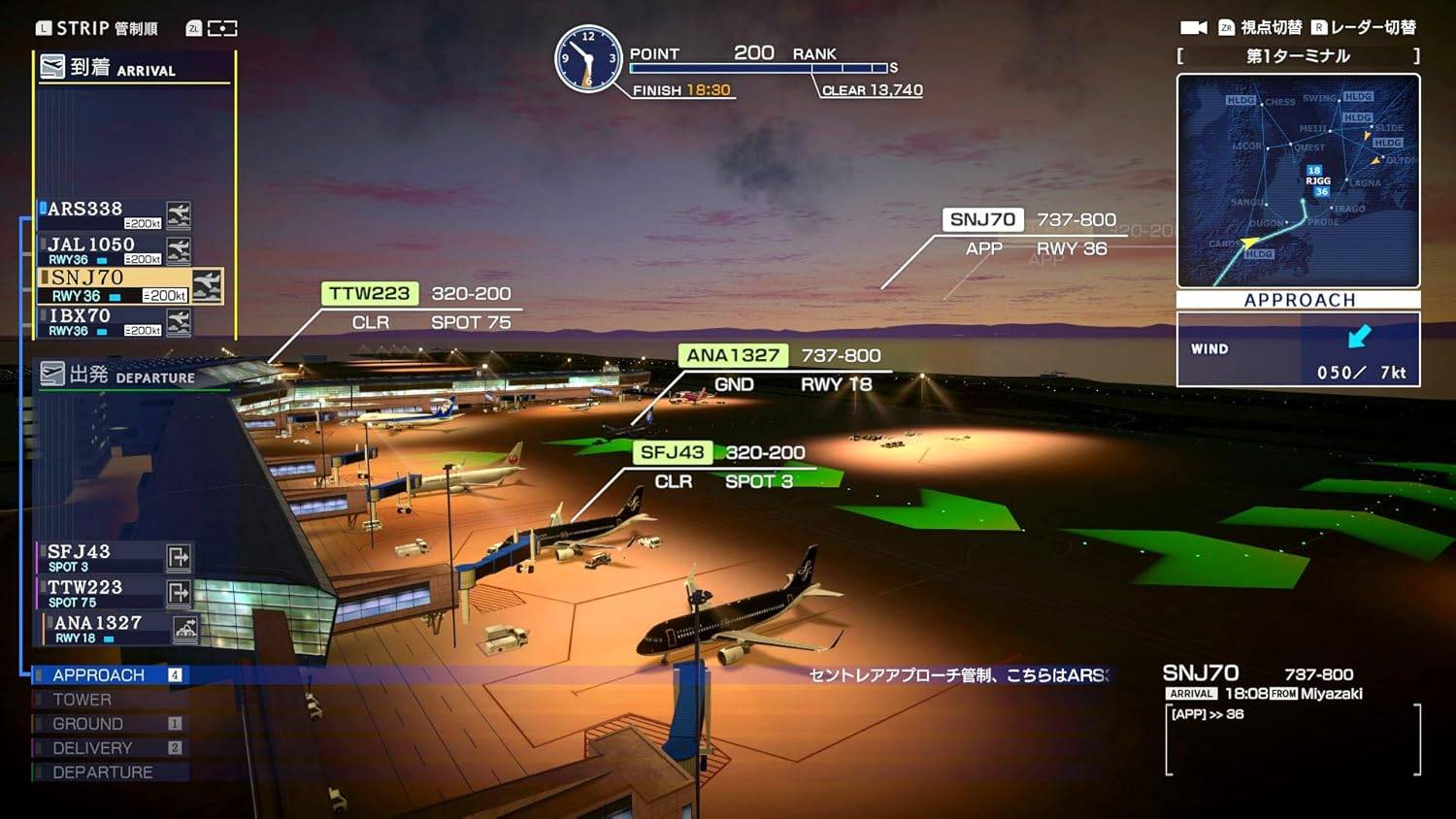Switch to the GROUND control position
The width and height of the screenshot is (1456, 819).
tap(89, 723)
